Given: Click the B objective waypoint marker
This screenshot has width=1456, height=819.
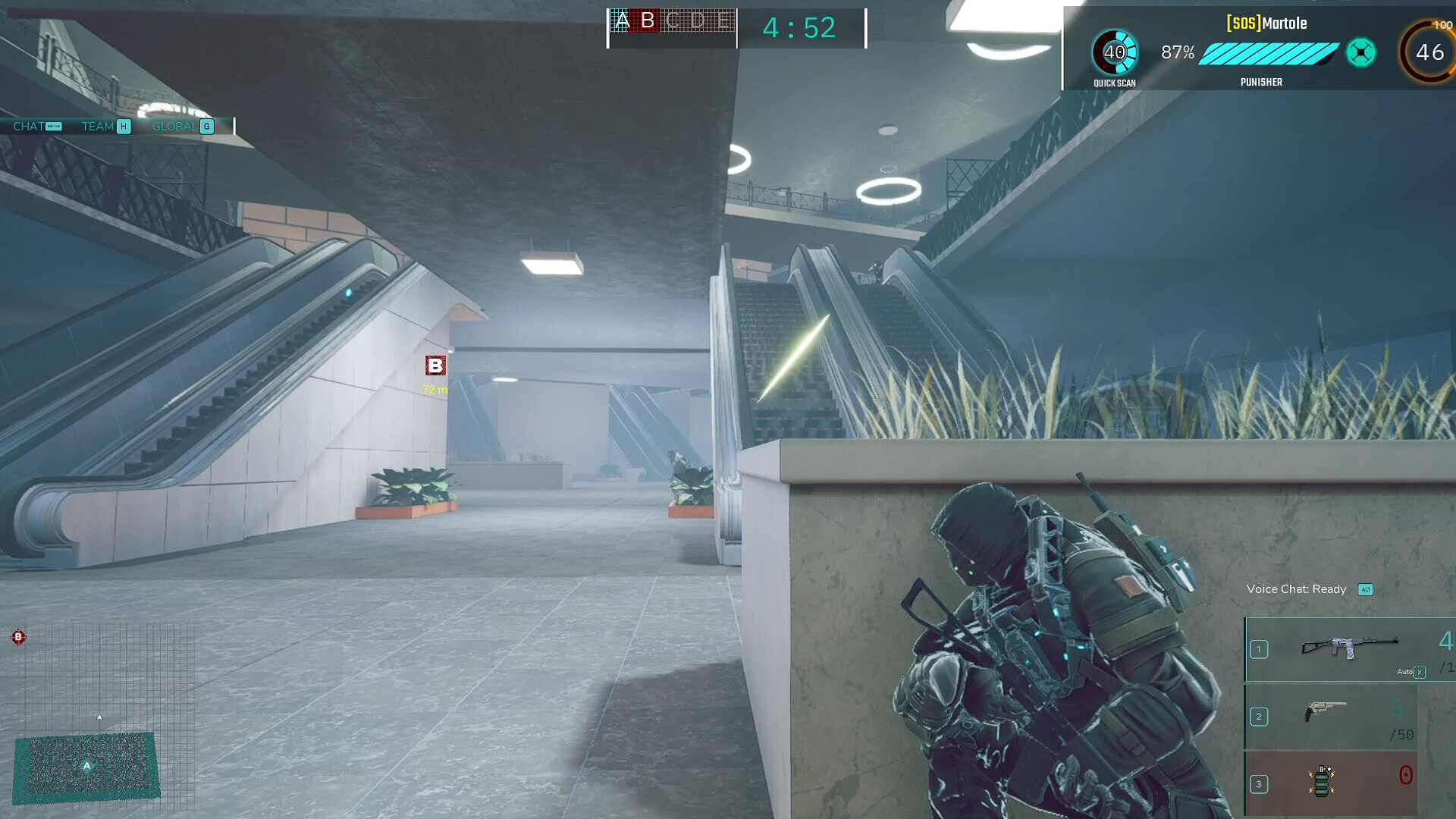Looking at the screenshot, I should [435, 366].
